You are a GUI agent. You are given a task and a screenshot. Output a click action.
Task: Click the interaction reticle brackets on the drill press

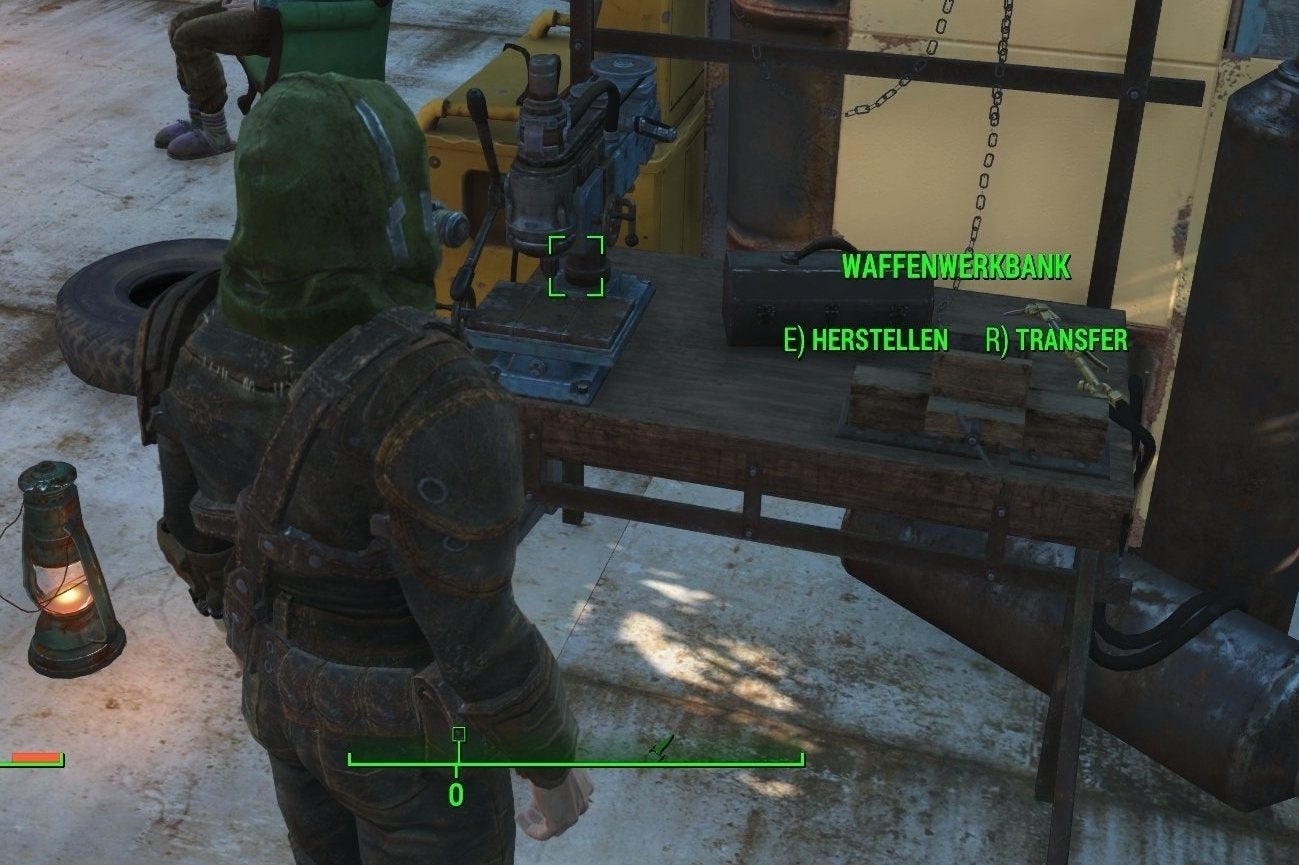click(576, 265)
